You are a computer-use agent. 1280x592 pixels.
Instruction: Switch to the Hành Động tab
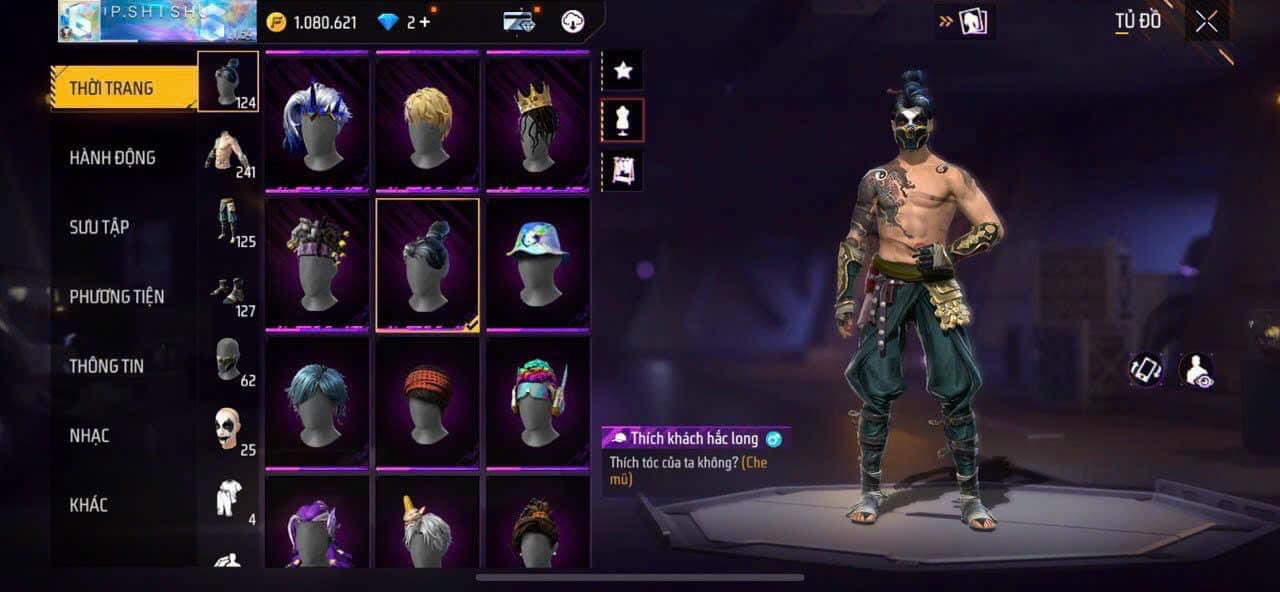tap(112, 157)
